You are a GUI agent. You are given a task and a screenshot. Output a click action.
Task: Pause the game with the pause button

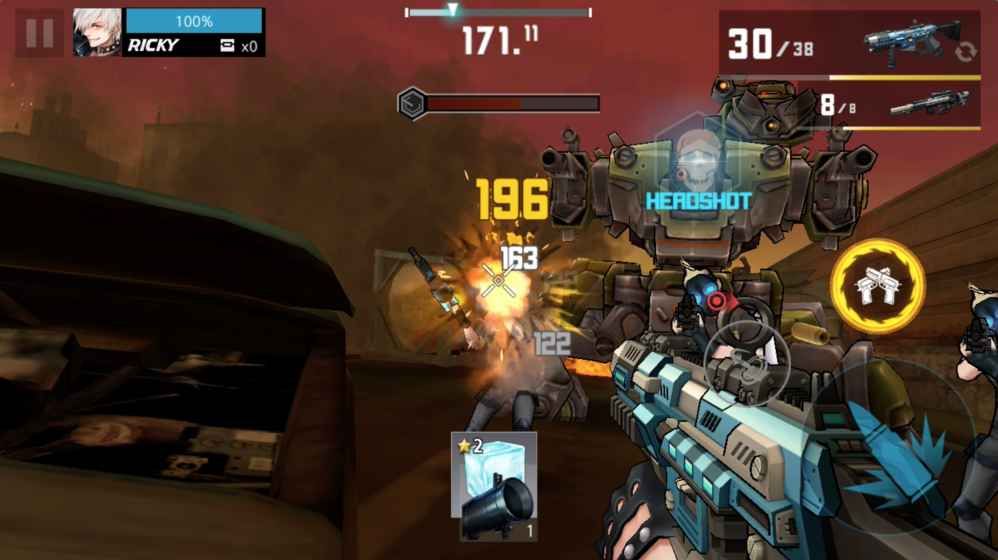(x=39, y=33)
